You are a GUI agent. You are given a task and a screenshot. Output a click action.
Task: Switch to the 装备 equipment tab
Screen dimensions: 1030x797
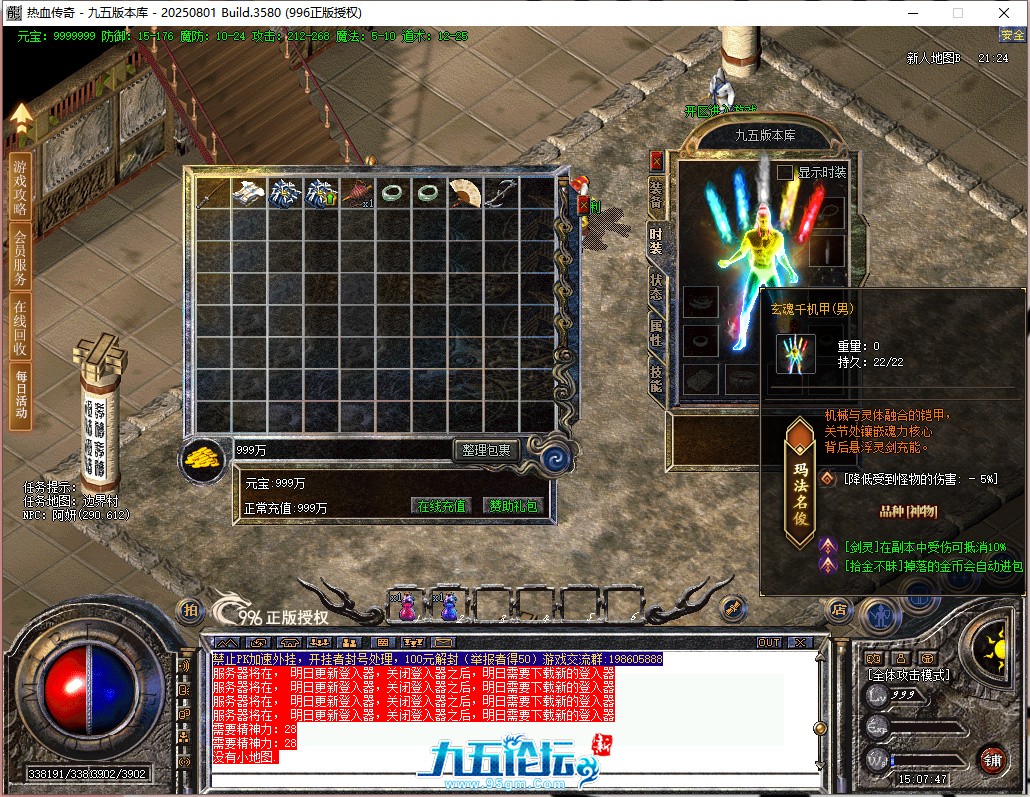pyautogui.click(x=656, y=193)
